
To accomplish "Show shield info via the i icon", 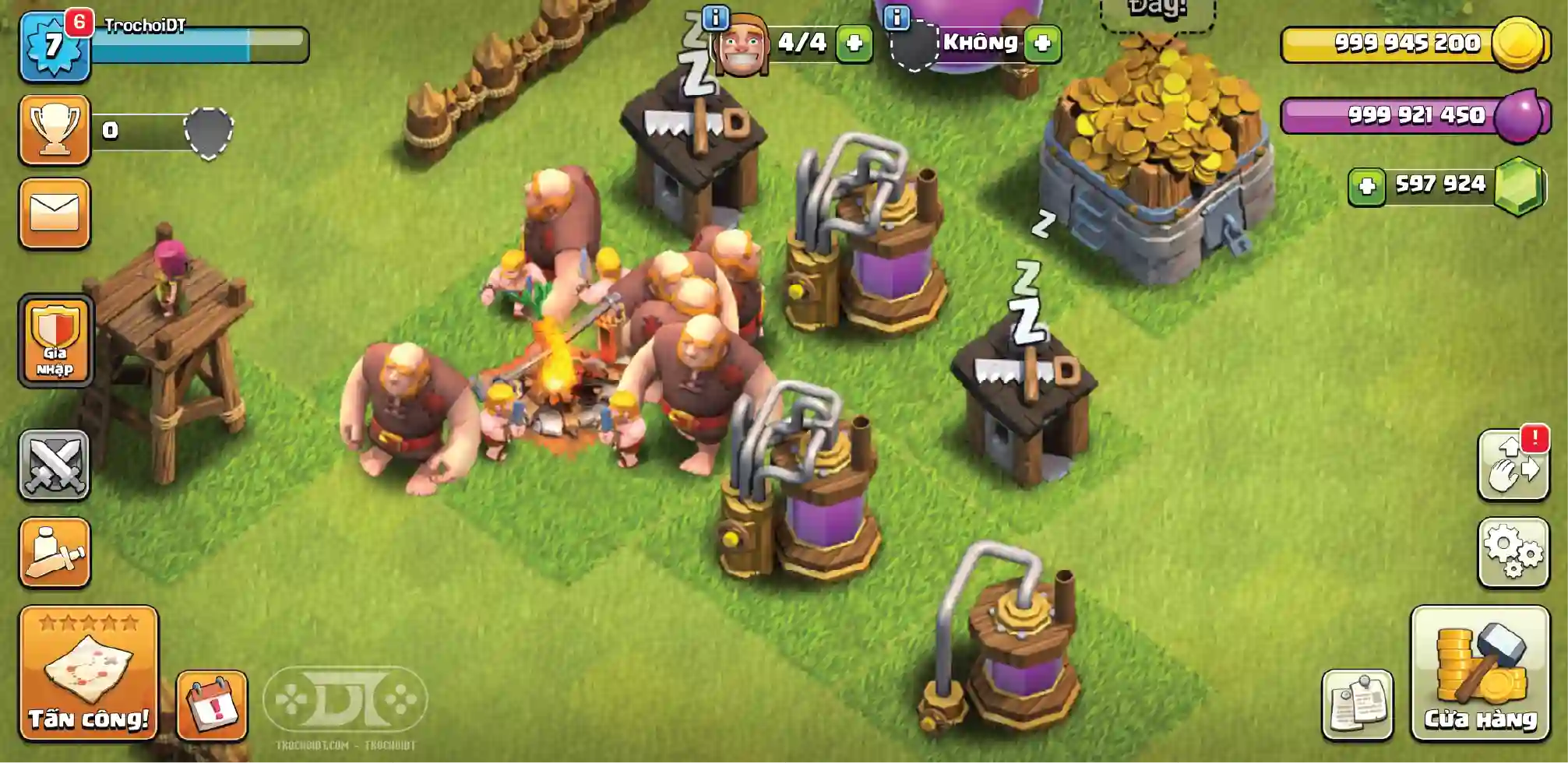I will coord(897,16).
